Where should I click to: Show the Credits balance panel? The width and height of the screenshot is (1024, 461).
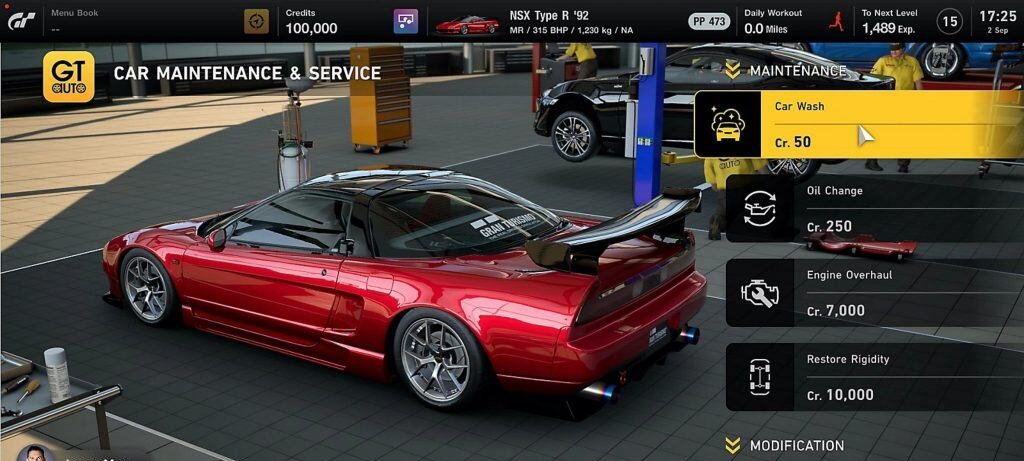[x=310, y=21]
